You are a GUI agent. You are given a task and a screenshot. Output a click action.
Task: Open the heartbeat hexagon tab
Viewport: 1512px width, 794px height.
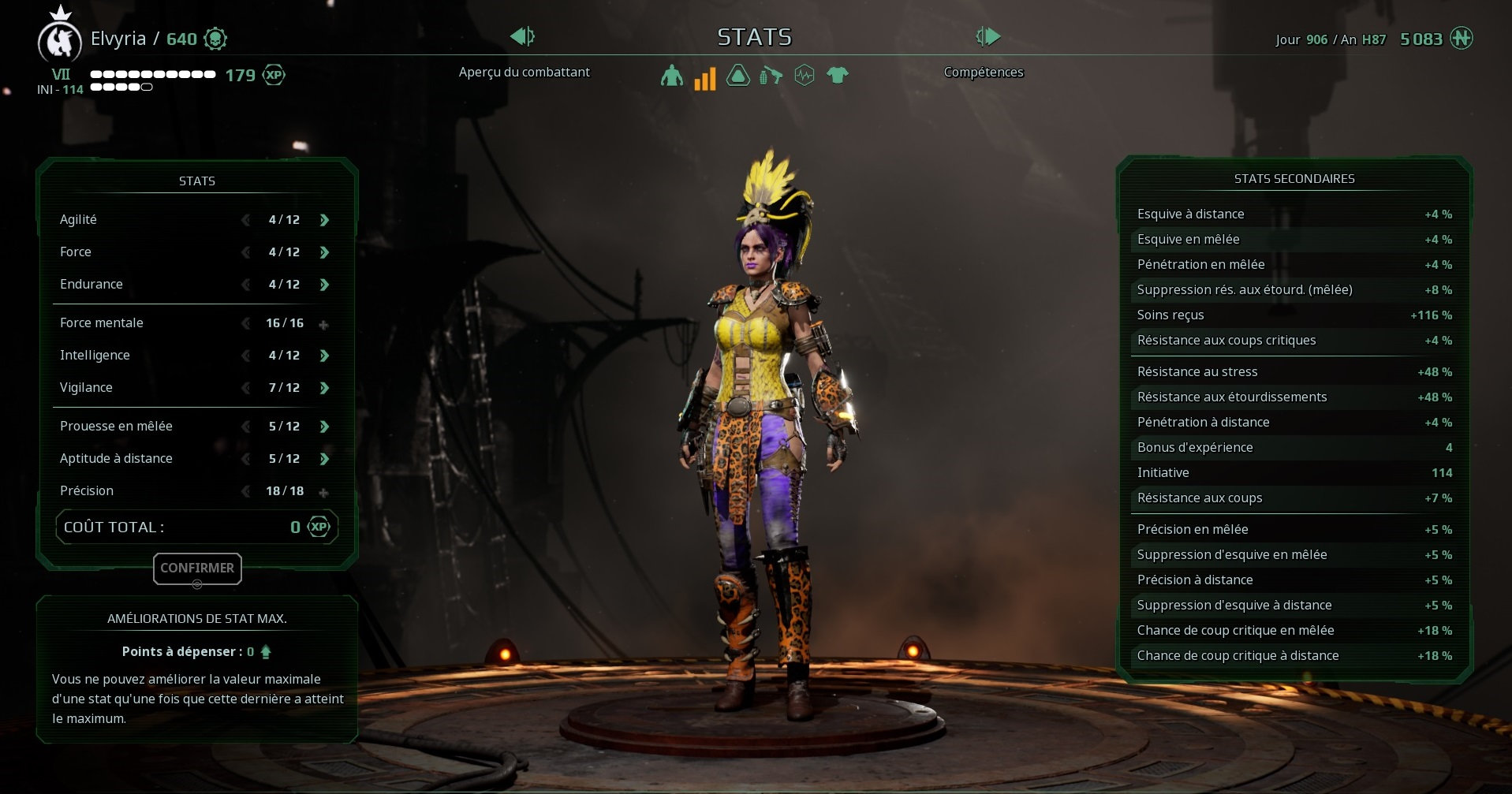tap(804, 76)
